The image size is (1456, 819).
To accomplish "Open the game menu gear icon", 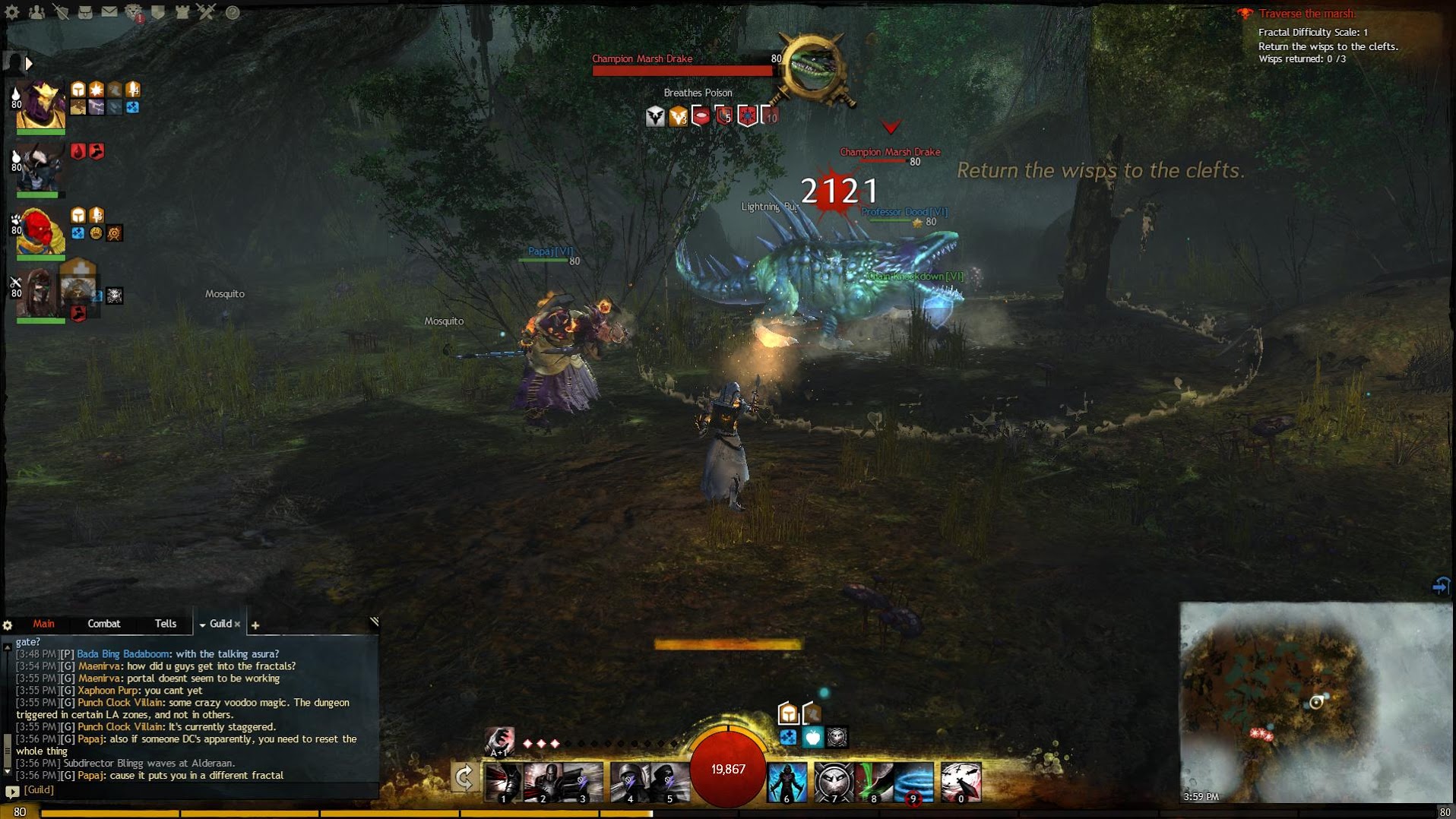I will point(12,12).
